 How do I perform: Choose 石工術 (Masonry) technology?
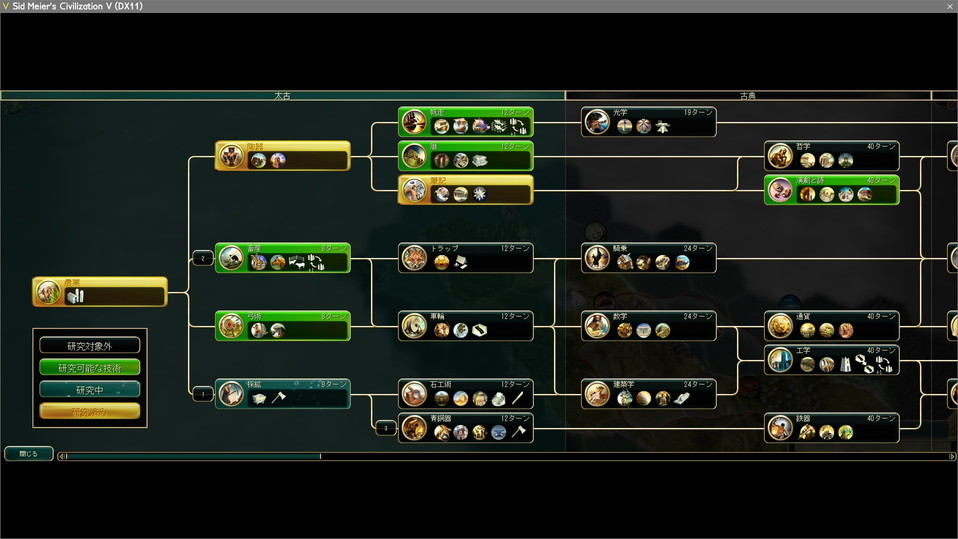point(466,394)
